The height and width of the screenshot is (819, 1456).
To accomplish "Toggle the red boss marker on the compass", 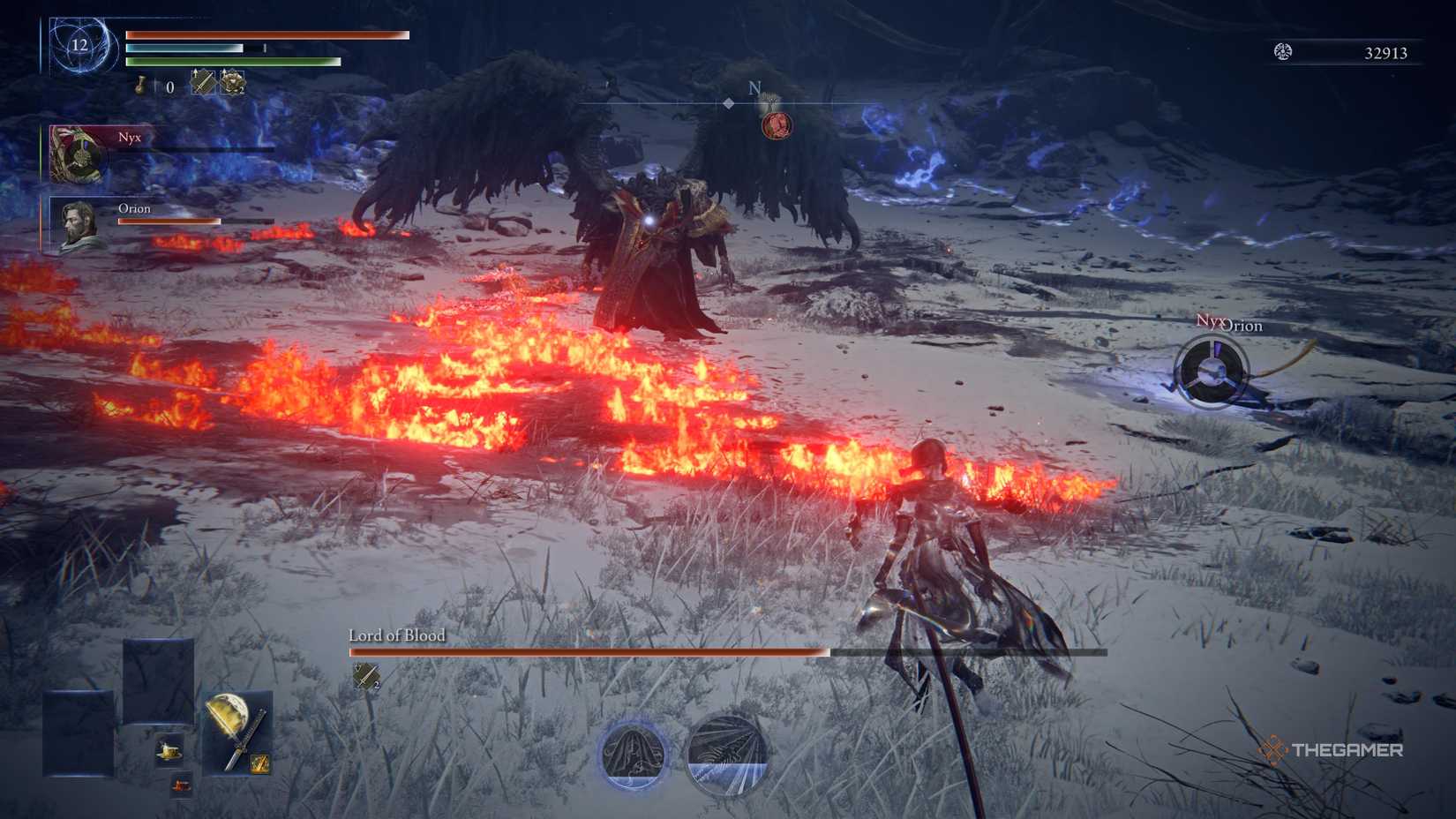I will click(x=774, y=124).
